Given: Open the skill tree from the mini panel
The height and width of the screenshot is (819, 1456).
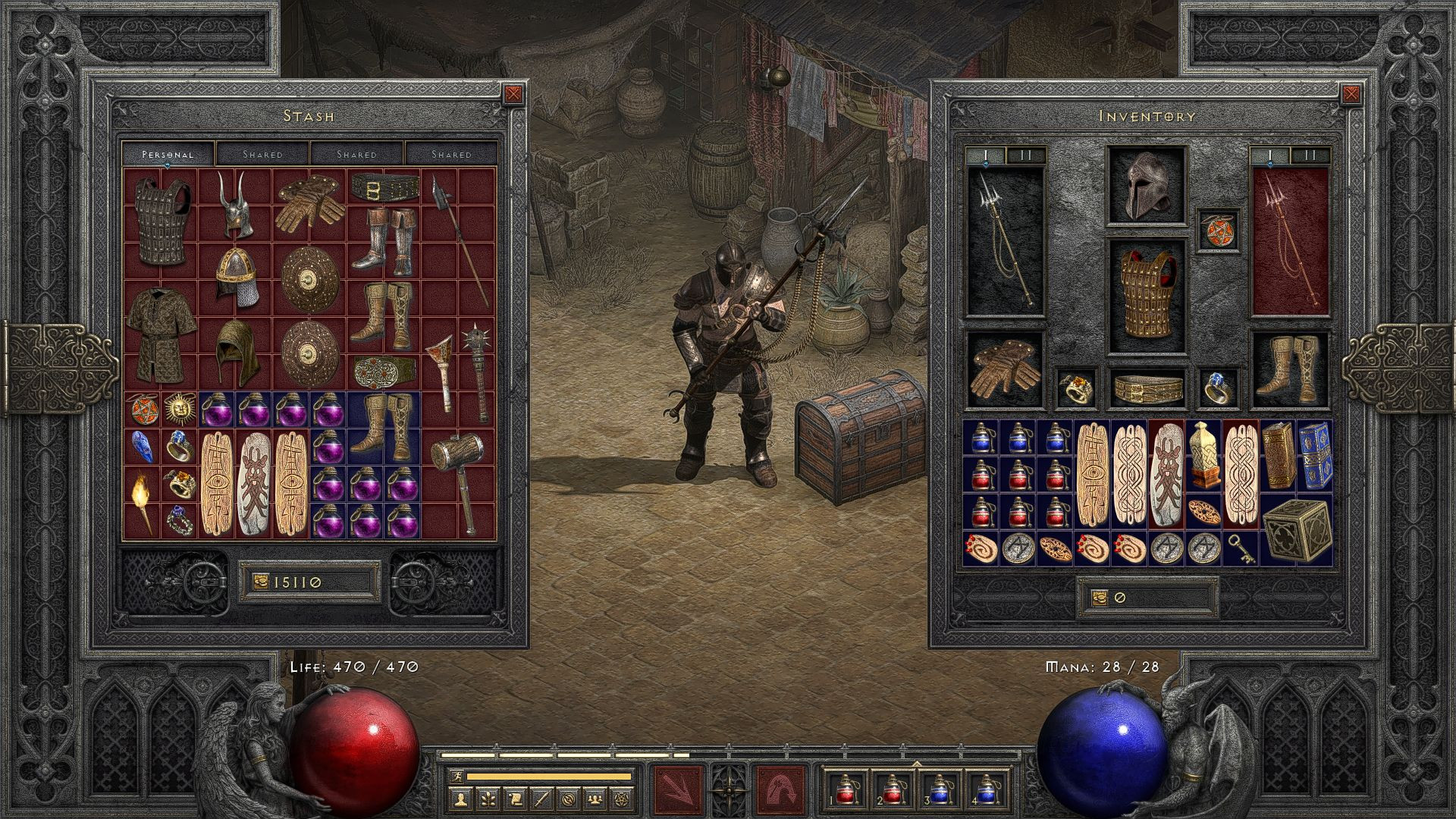Looking at the screenshot, I should [x=487, y=798].
